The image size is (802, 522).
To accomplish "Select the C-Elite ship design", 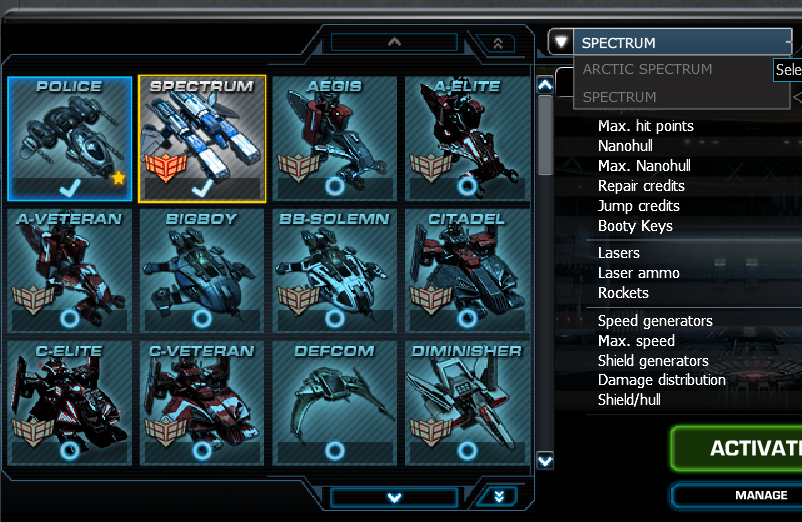I will pyautogui.click(x=70, y=402).
